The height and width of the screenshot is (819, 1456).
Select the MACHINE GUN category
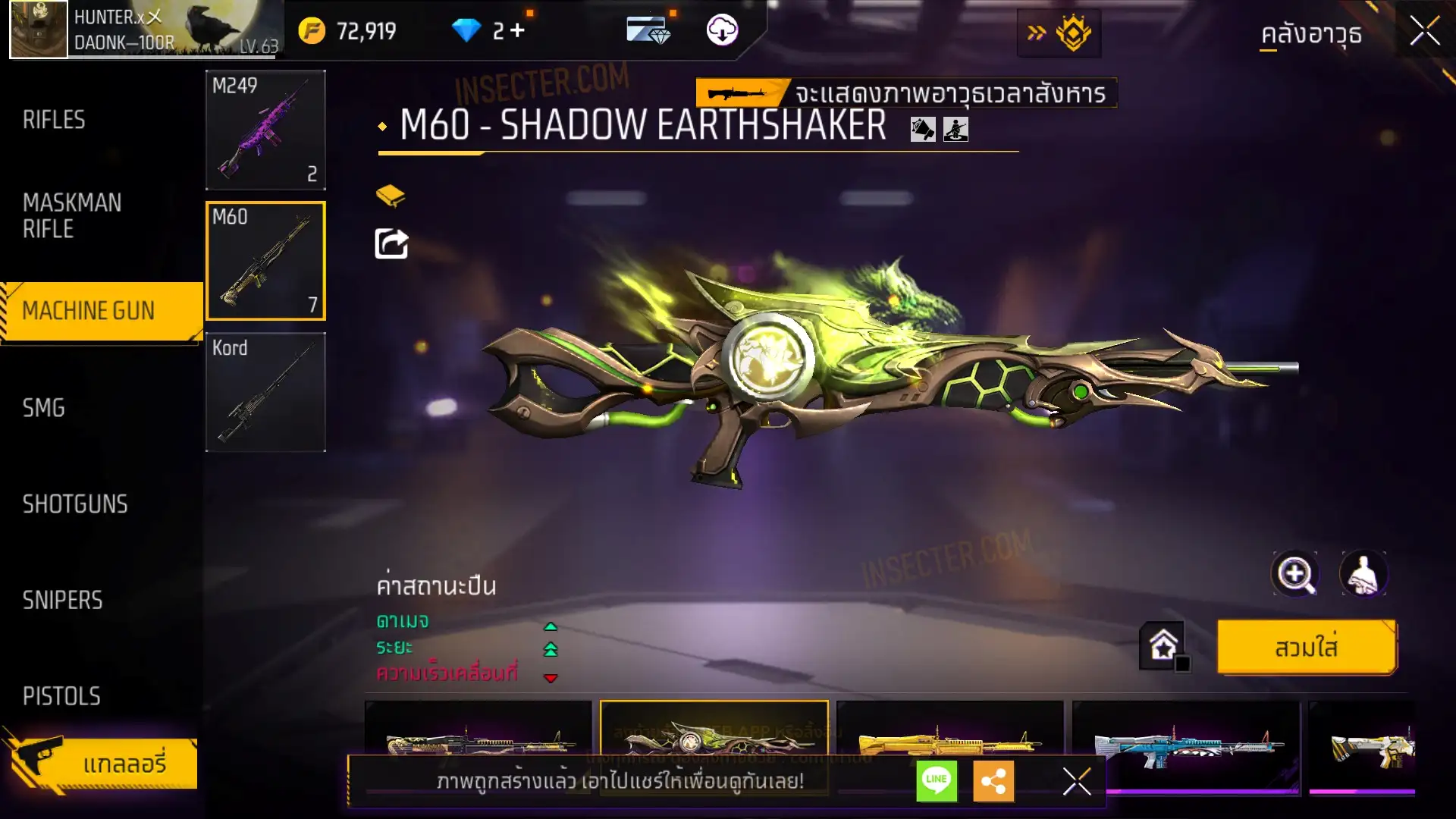89,311
